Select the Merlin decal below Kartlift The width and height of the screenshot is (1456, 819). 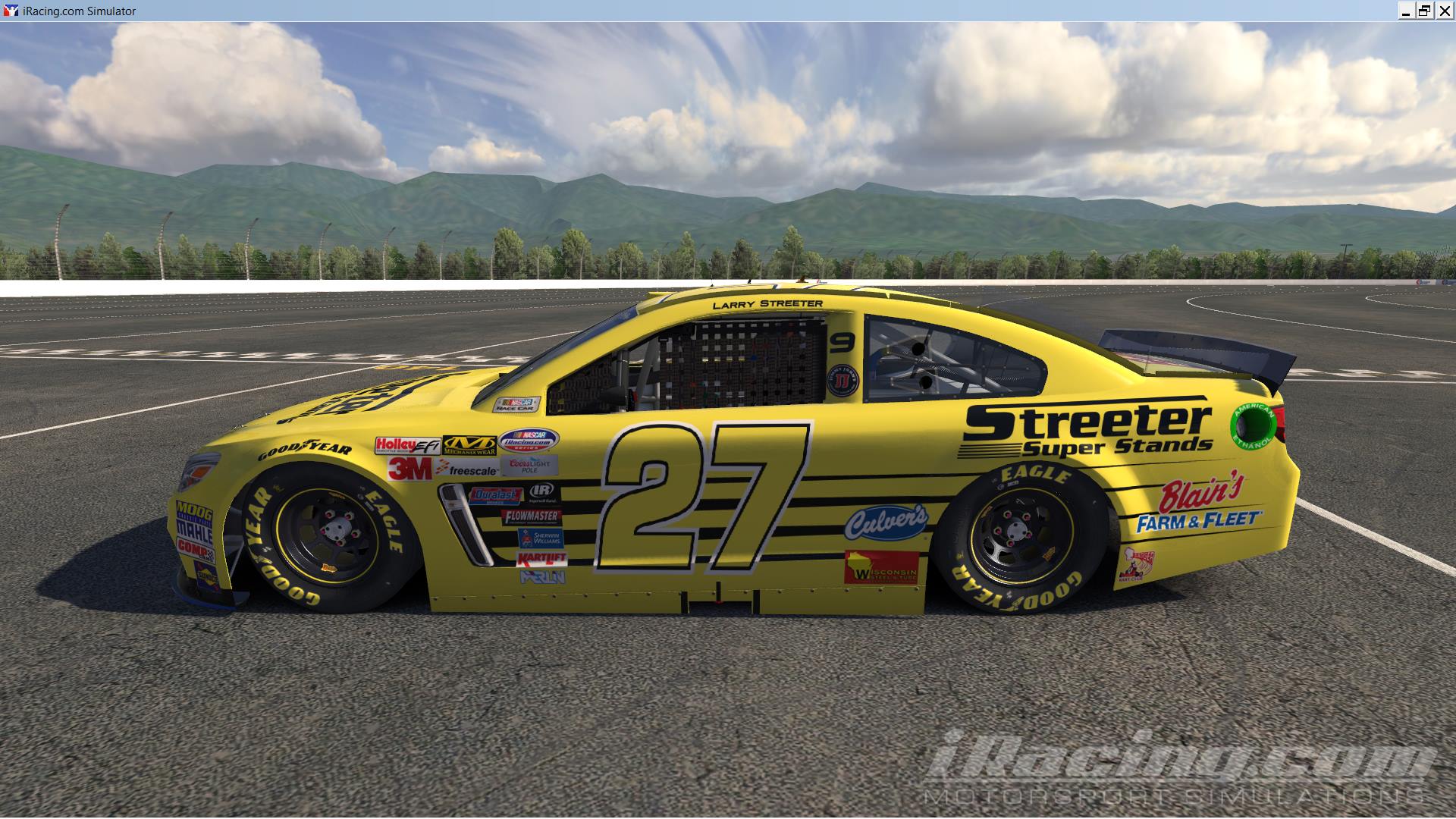(541, 576)
